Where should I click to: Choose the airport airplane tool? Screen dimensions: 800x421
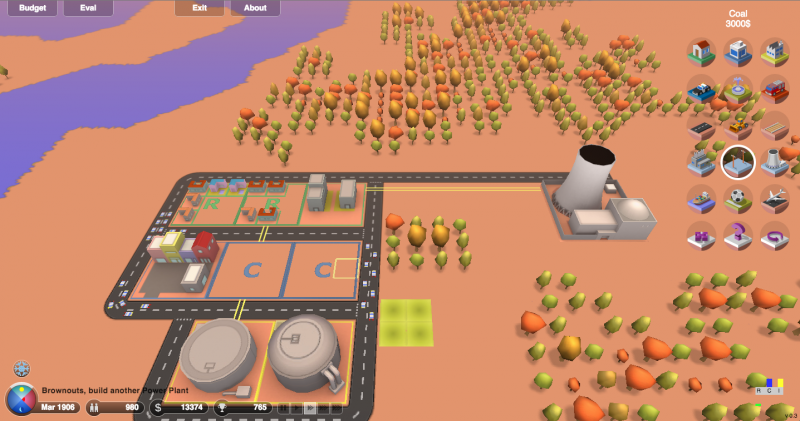tap(774, 199)
